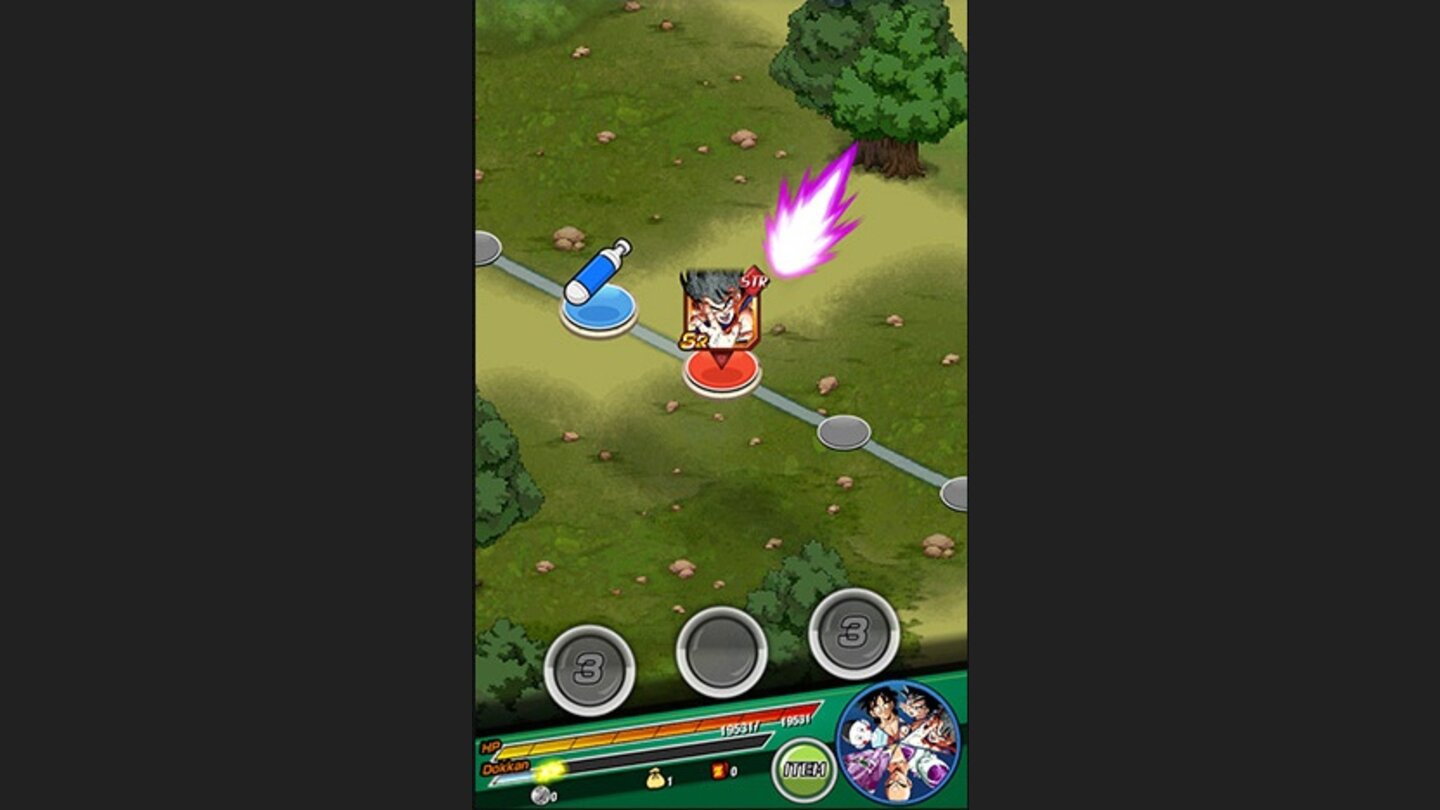Click the Dokkan label on the gauge

point(508,768)
